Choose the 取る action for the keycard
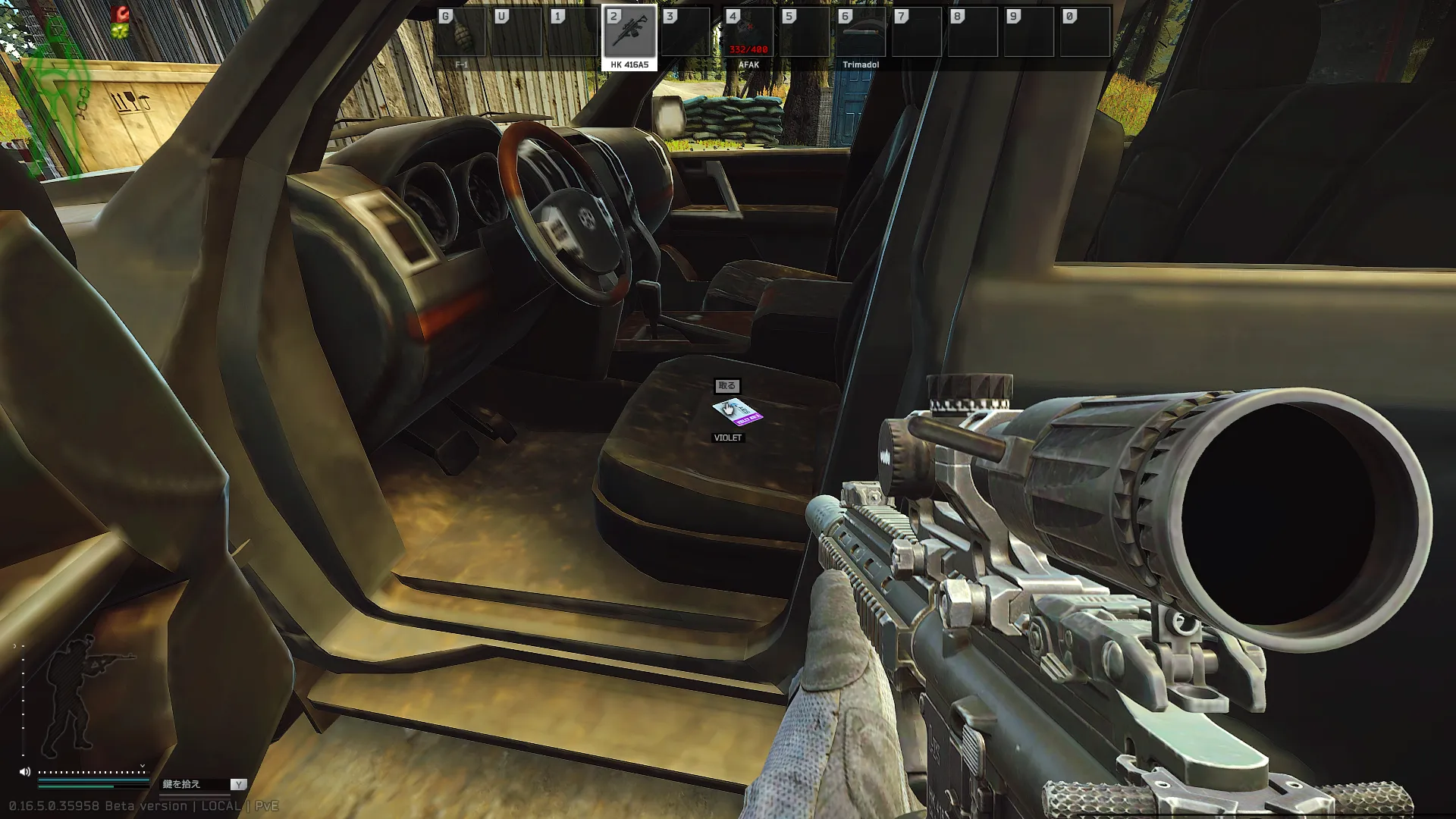Image resolution: width=1456 pixels, height=819 pixels. click(x=726, y=386)
